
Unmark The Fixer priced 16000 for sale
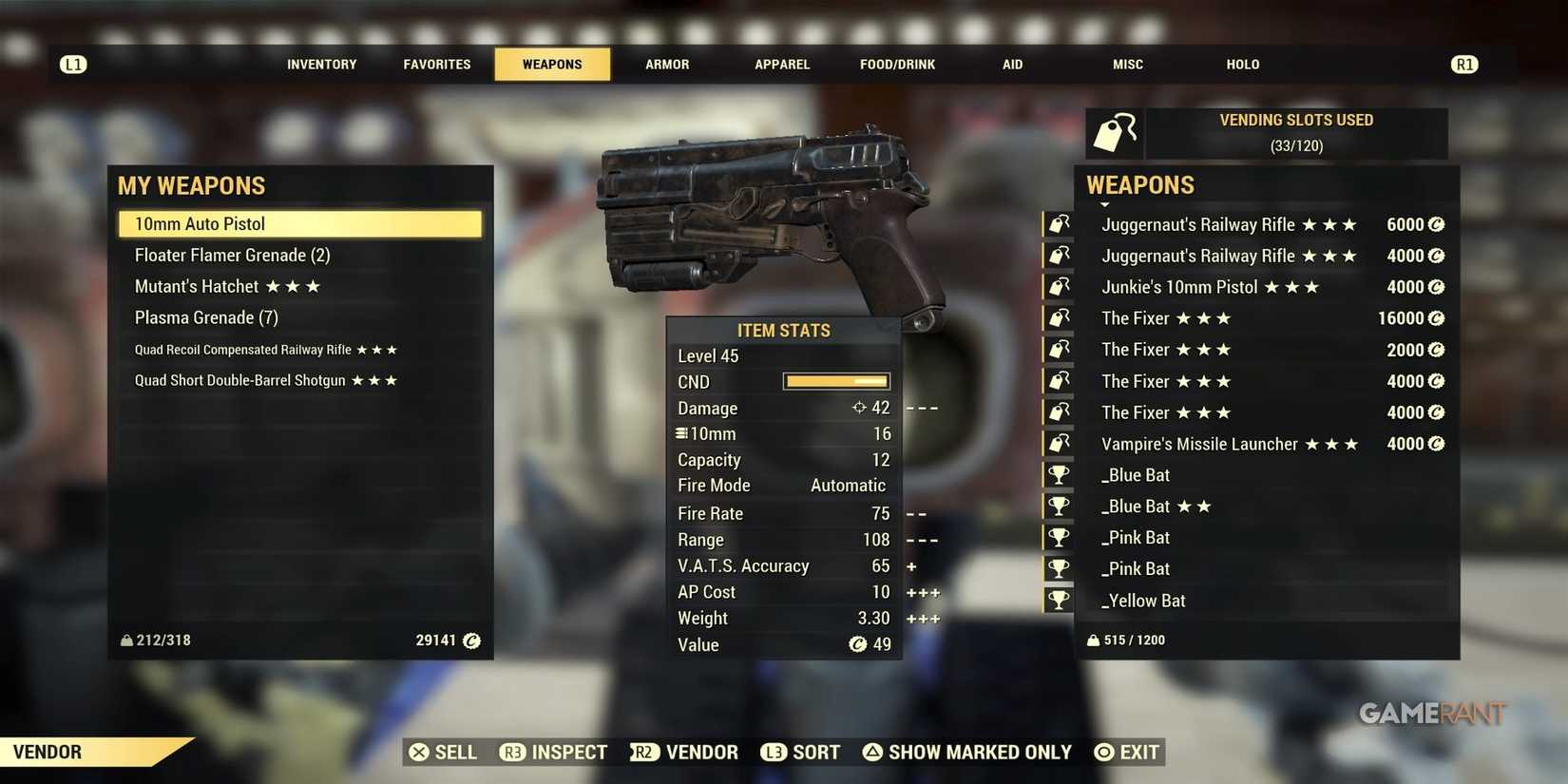(1058, 317)
